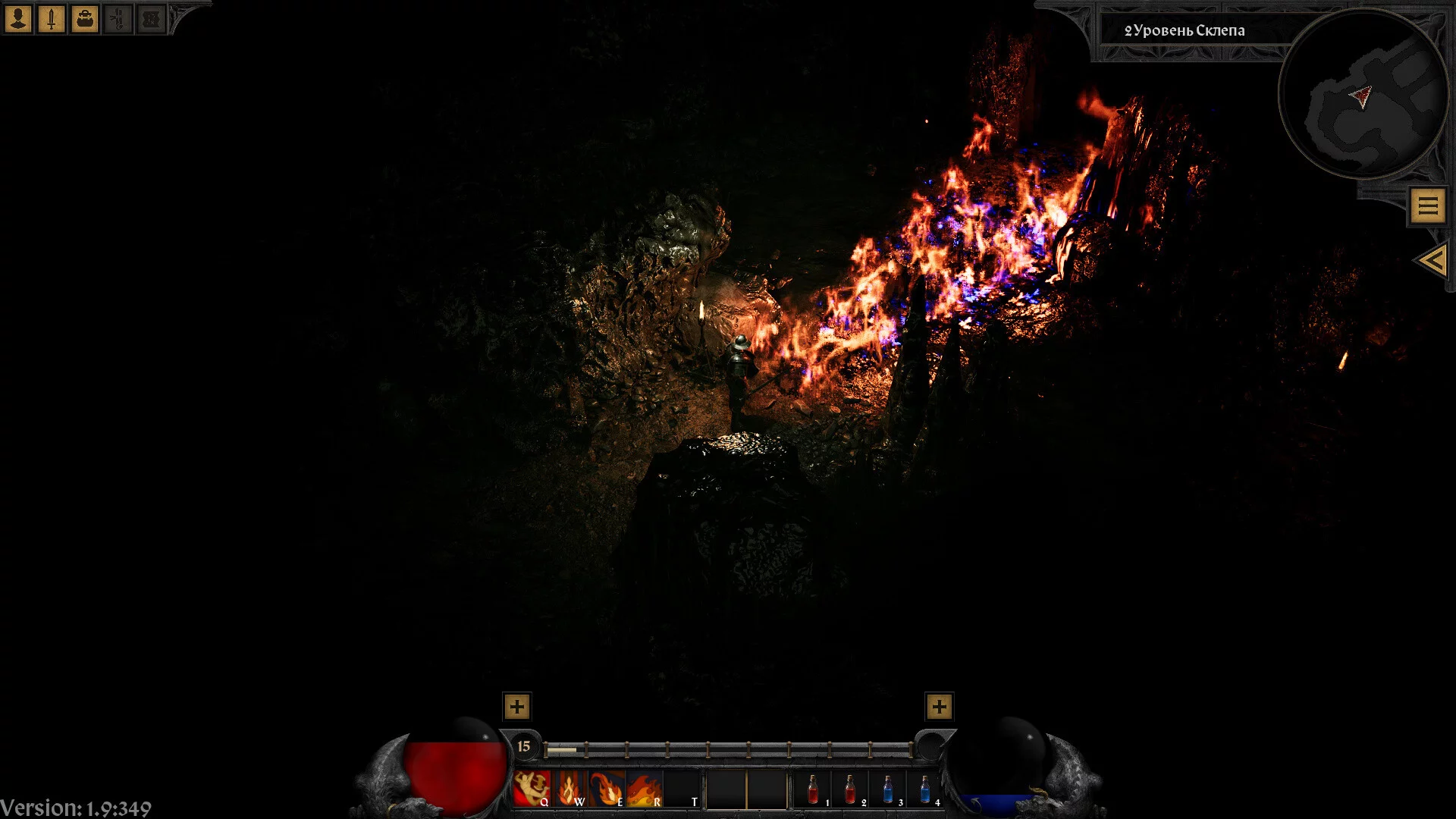This screenshot has width=1456, height=819.
Task: Use the red health potion in slot 2
Action: point(850,789)
